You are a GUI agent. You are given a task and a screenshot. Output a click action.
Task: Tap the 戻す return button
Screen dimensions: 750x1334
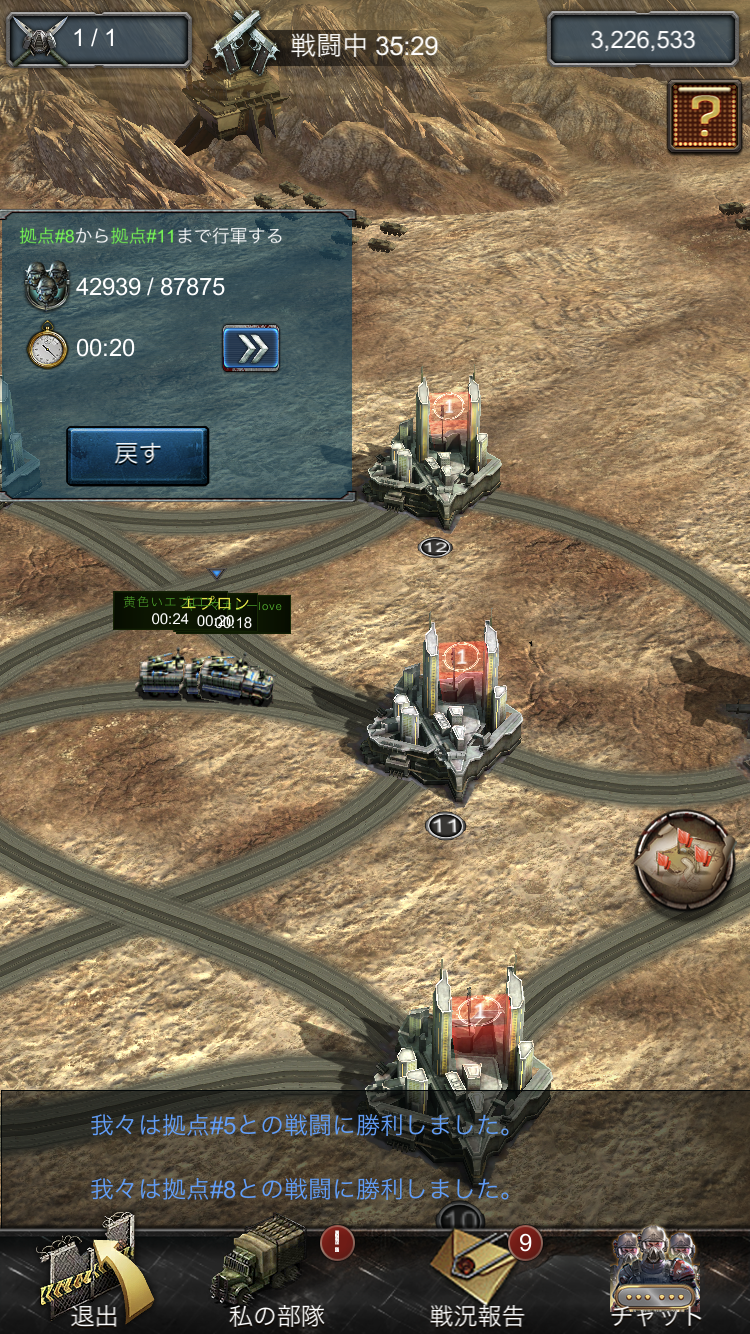coord(137,455)
